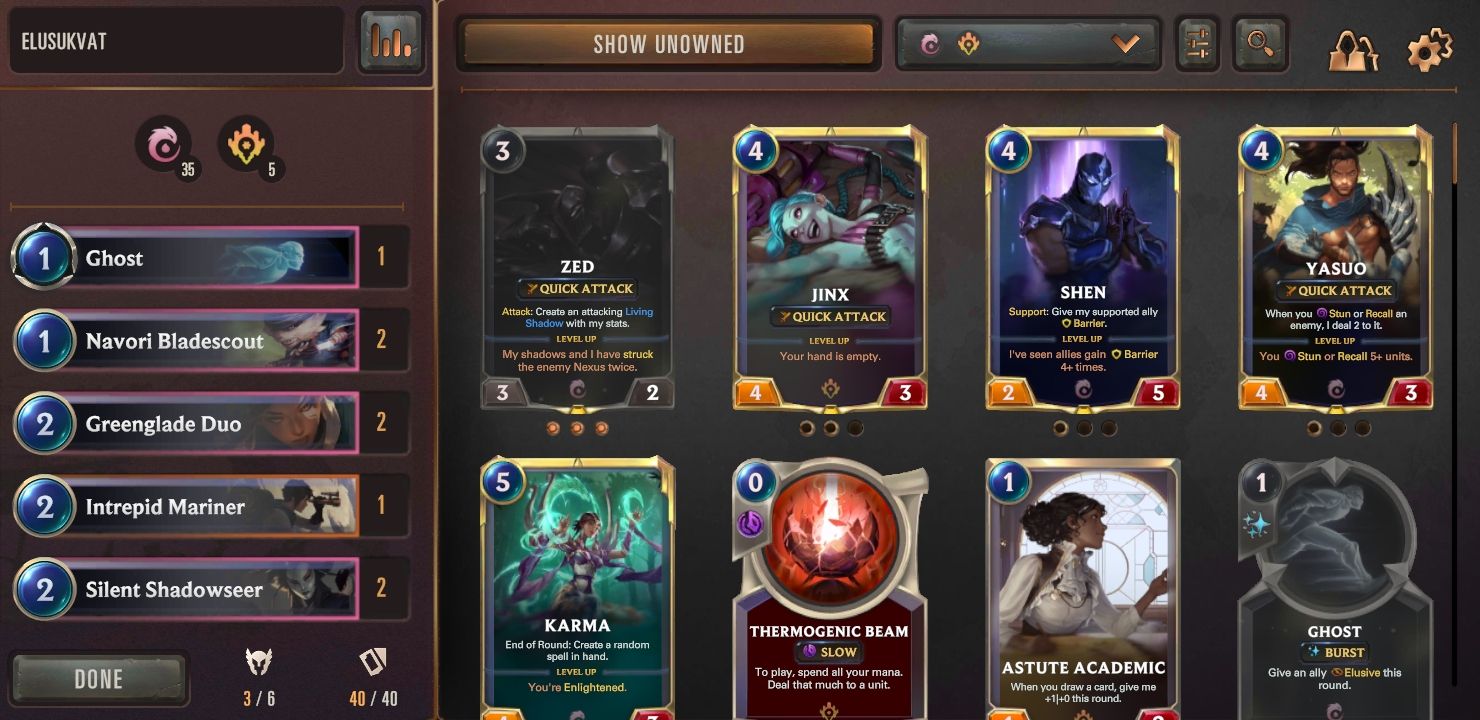This screenshot has width=1480, height=720.
Task: Select the Zed champion card
Action: pos(577,268)
